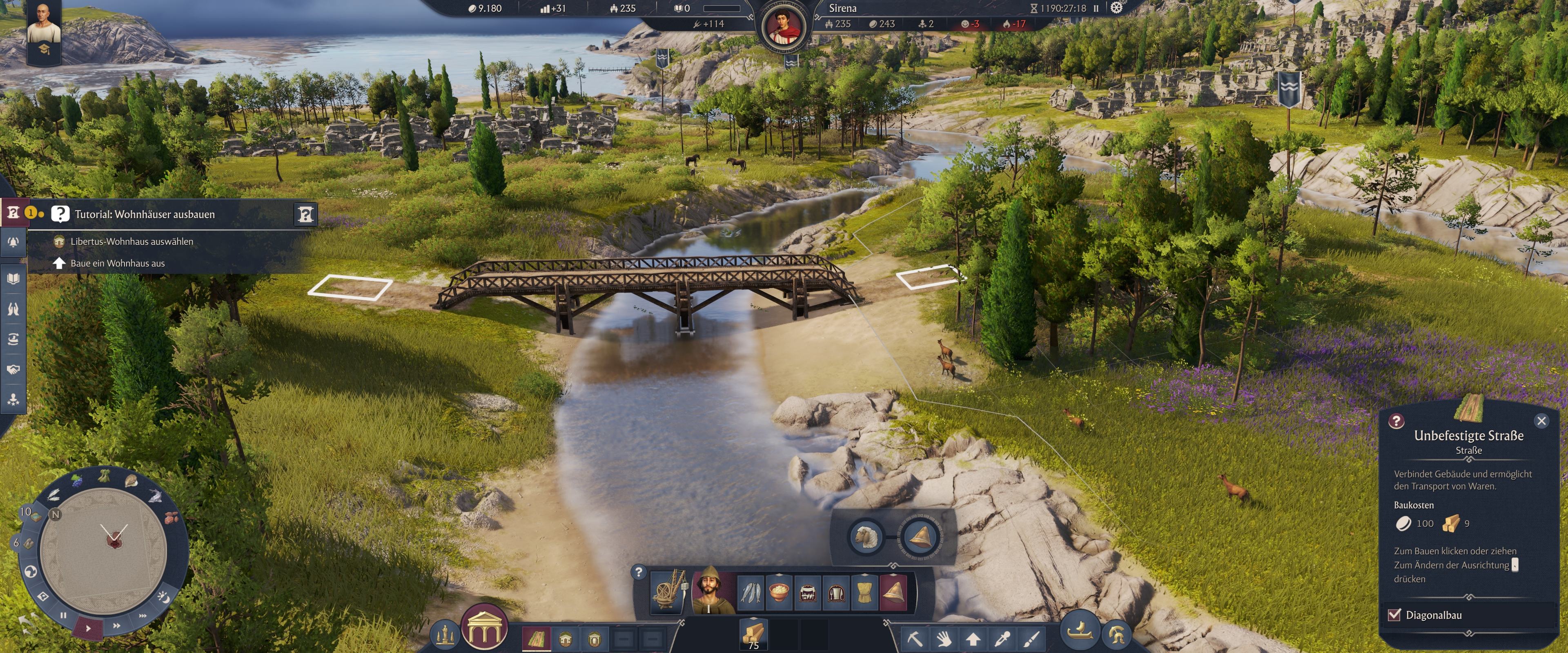This screenshot has width=1568, height=653.
Task: Choose the tunic clothing need icon
Action: coord(864,592)
